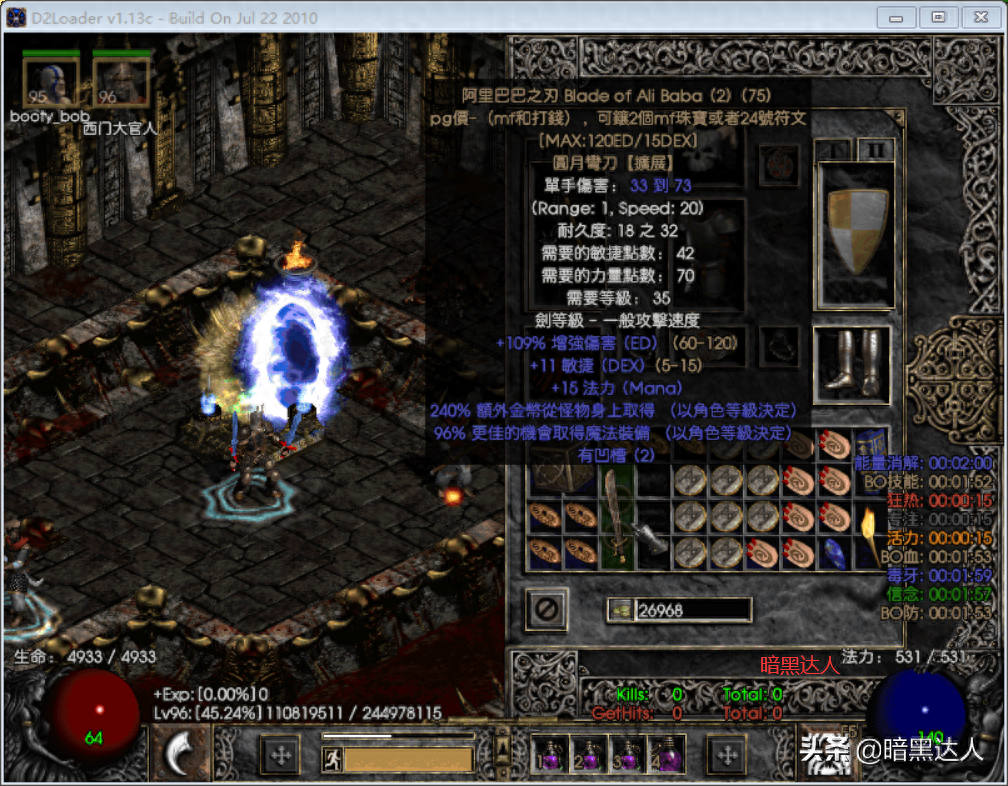Minimize the D2Loader window

point(895,17)
